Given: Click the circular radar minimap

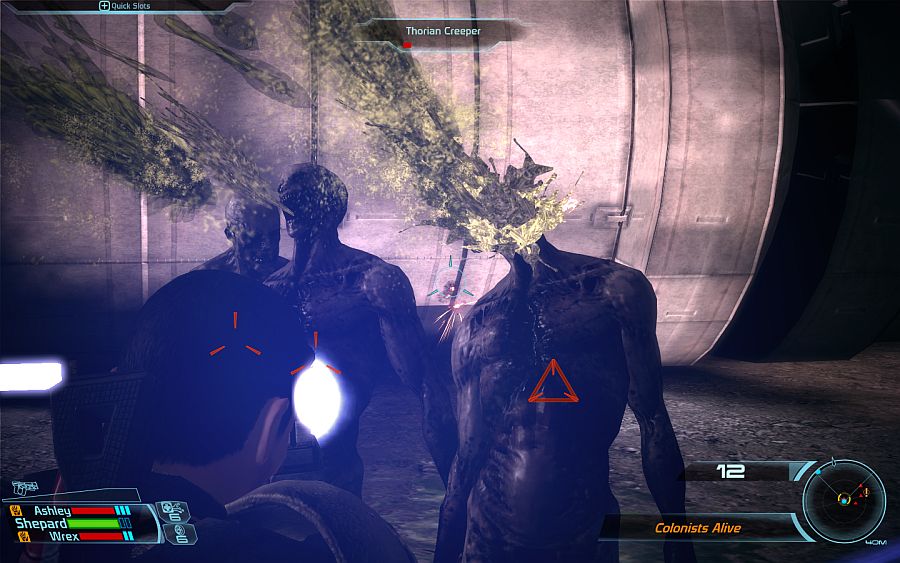Looking at the screenshot, I should pos(844,498).
